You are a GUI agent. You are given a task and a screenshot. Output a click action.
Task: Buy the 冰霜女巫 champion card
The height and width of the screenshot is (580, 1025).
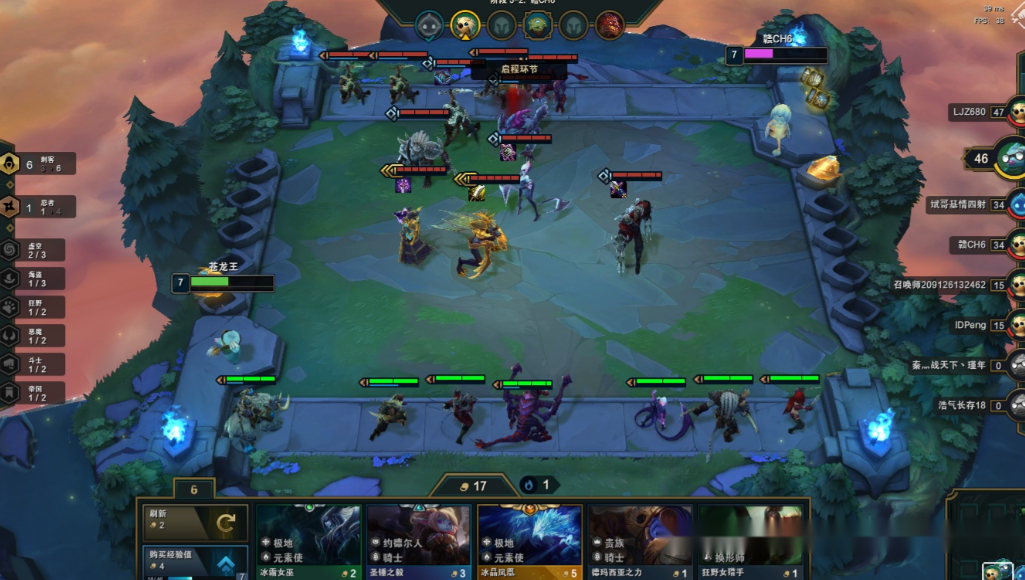click(x=308, y=541)
